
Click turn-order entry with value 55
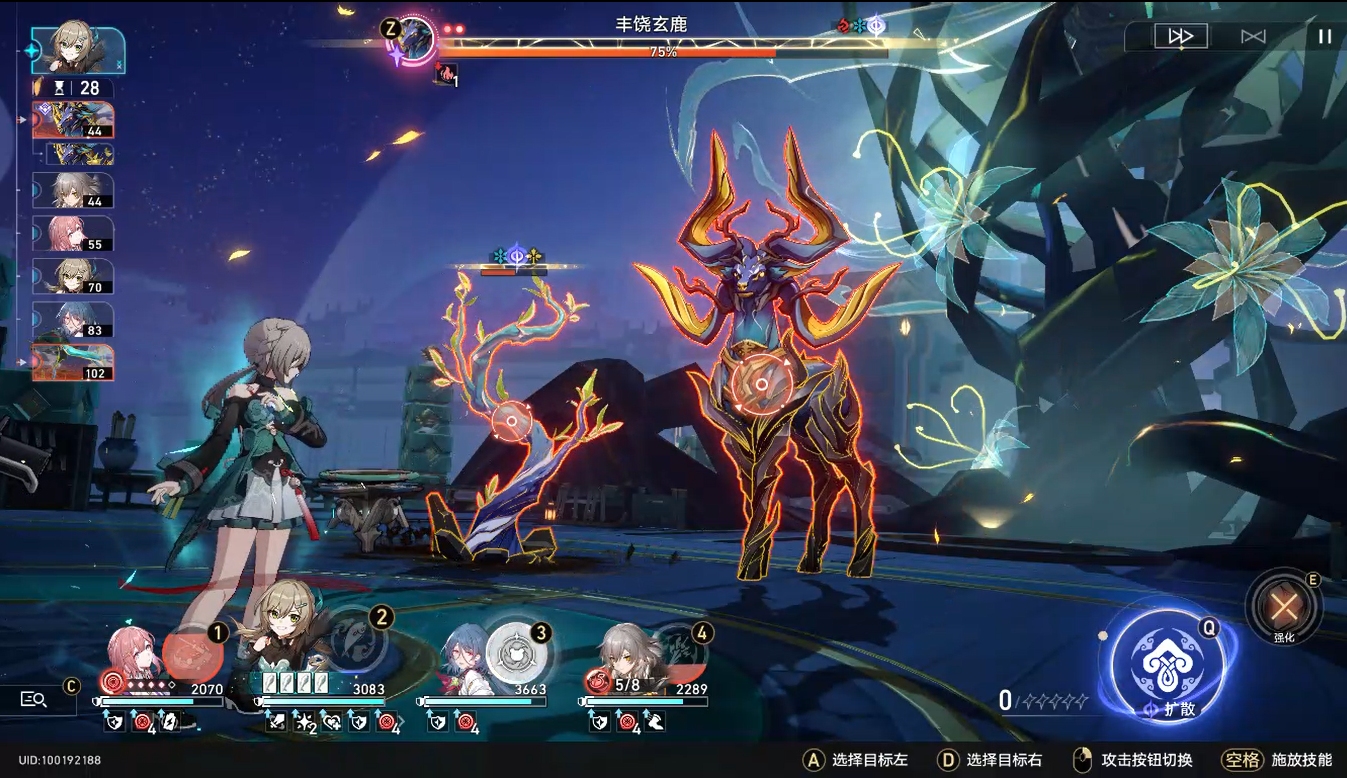(73, 233)
